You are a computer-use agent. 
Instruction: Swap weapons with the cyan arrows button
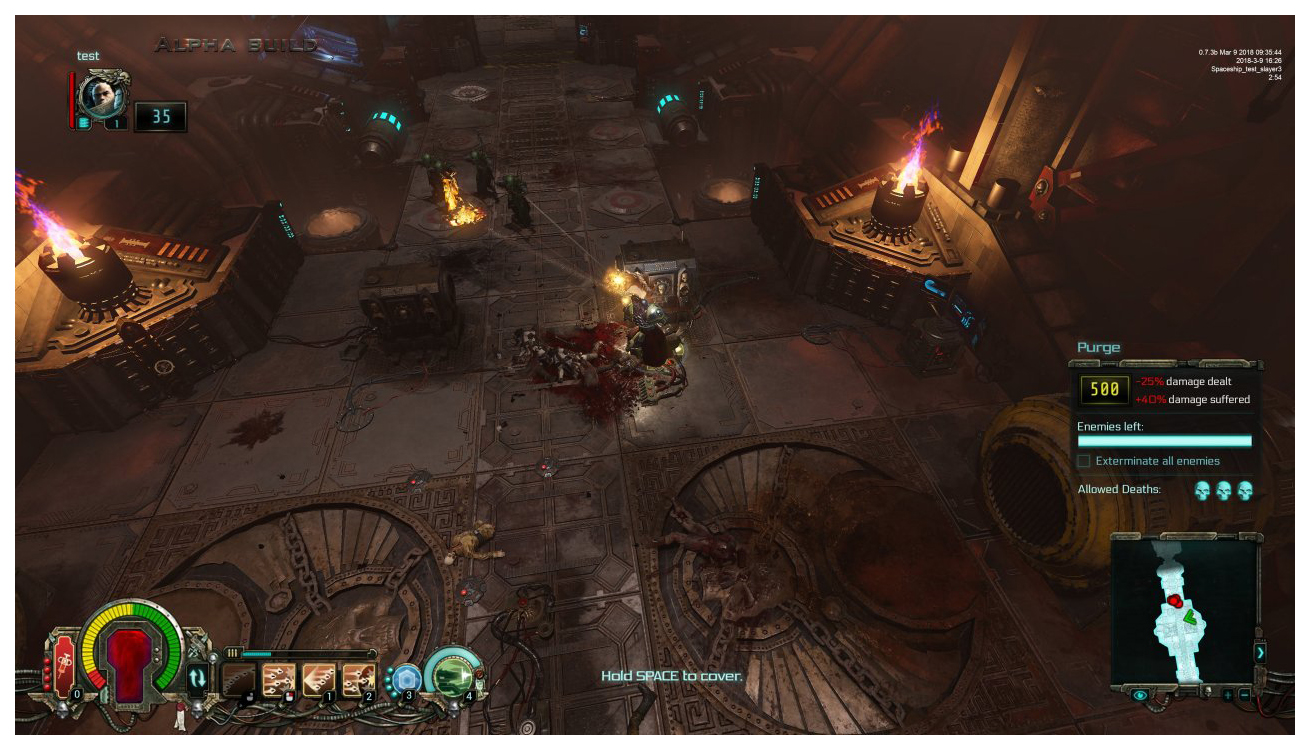click(x=197, y=678)
